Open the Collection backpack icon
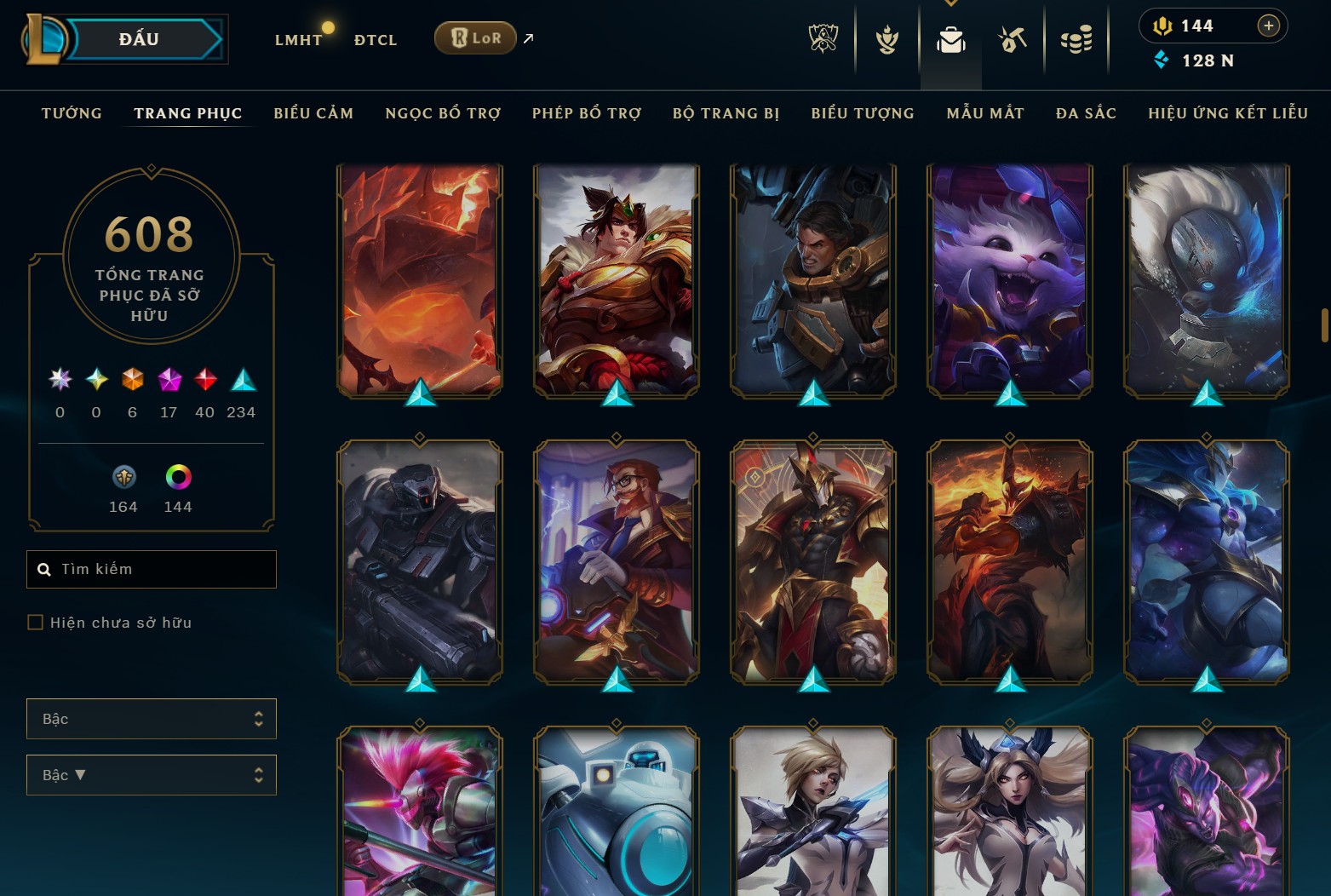1331x896 pixels. [950, 38]
